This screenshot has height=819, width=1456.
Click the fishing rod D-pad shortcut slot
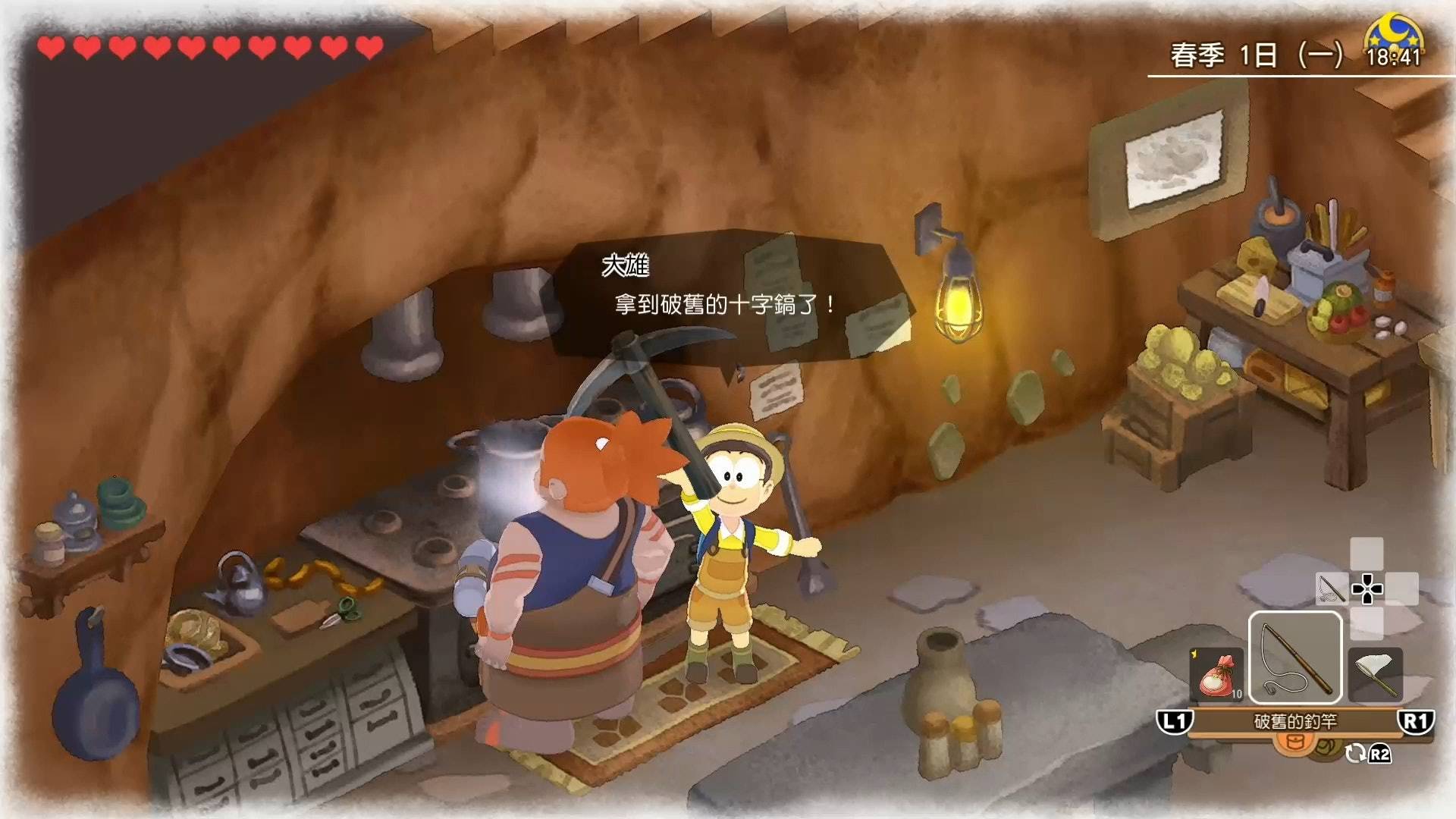1332,588
